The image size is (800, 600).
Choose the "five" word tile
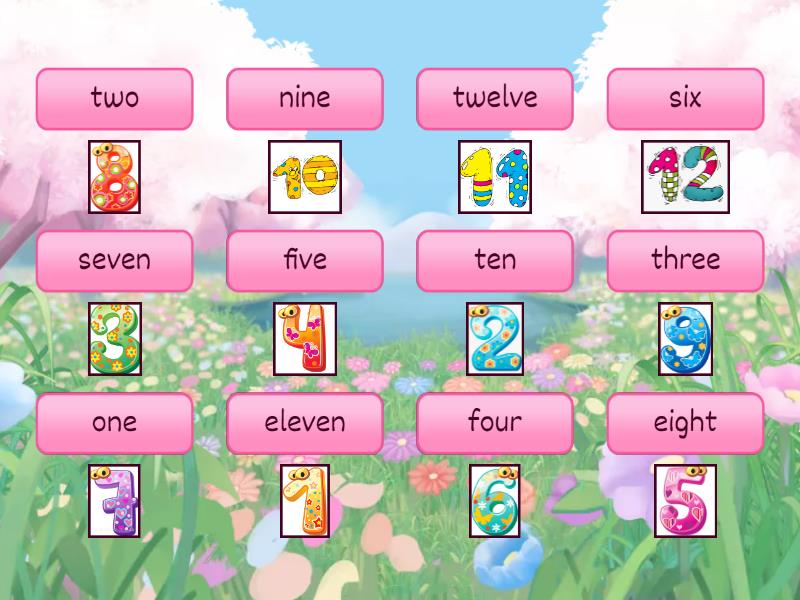(x=305, y=261)
